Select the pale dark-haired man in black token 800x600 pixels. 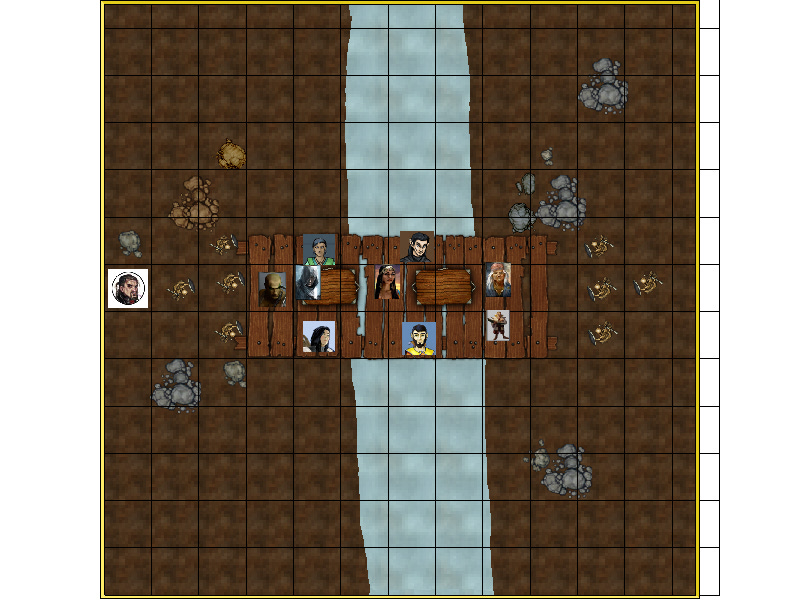tap(415, 247)
